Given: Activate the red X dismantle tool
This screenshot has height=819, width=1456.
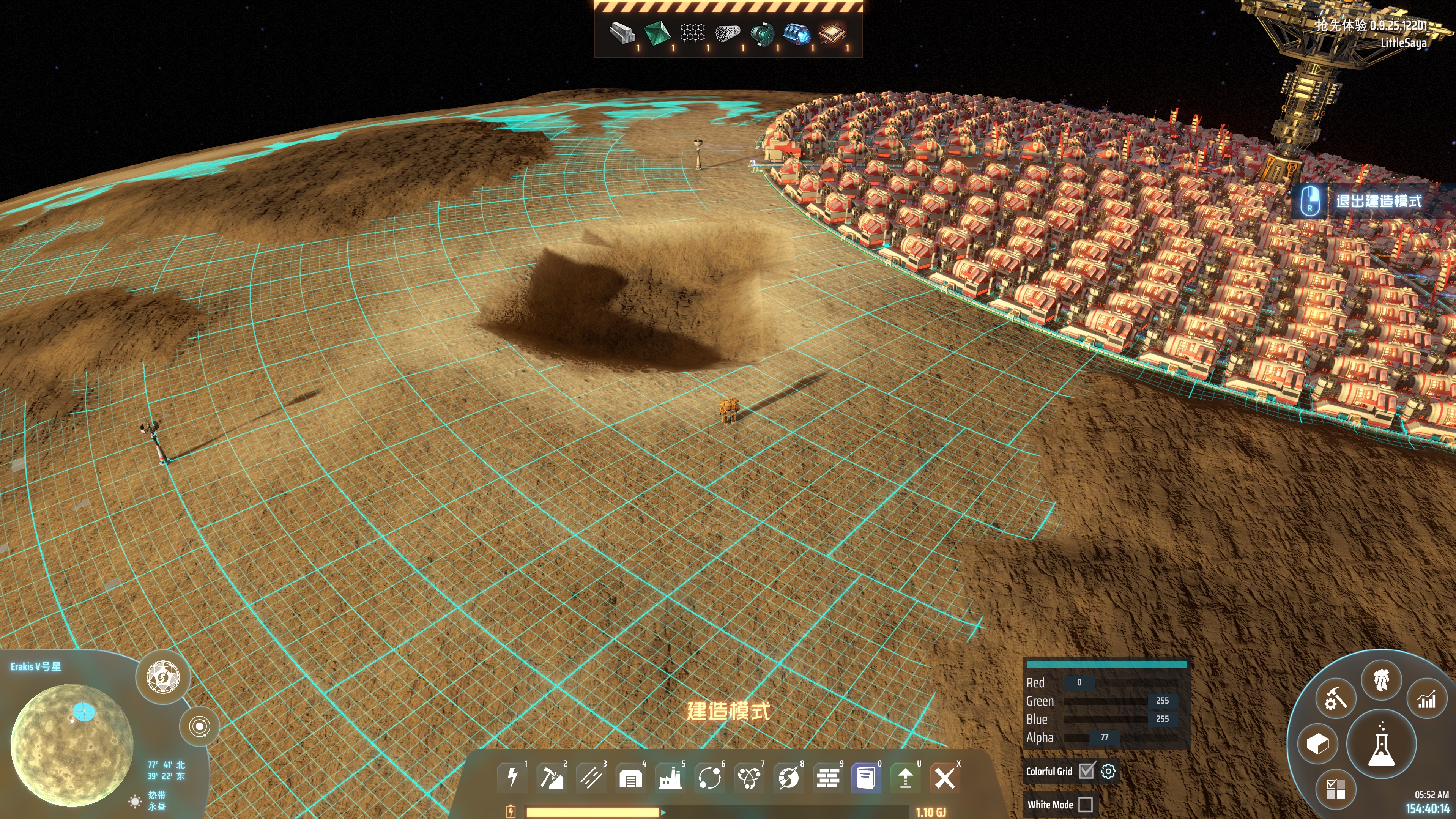Looking at the screenshot, I should point(944,778).
